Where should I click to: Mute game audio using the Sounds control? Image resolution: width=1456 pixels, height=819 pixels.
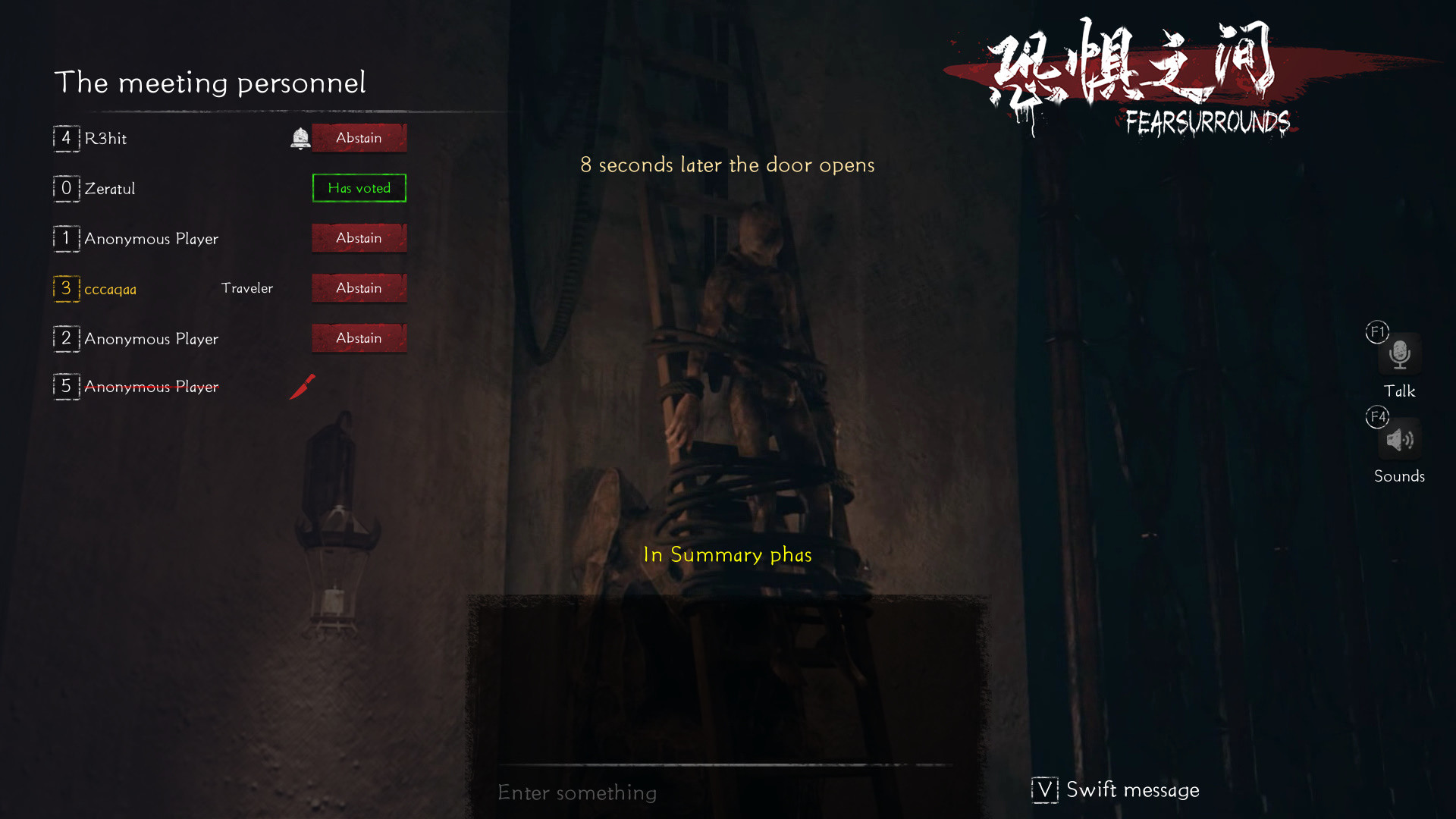(1400, 440)
